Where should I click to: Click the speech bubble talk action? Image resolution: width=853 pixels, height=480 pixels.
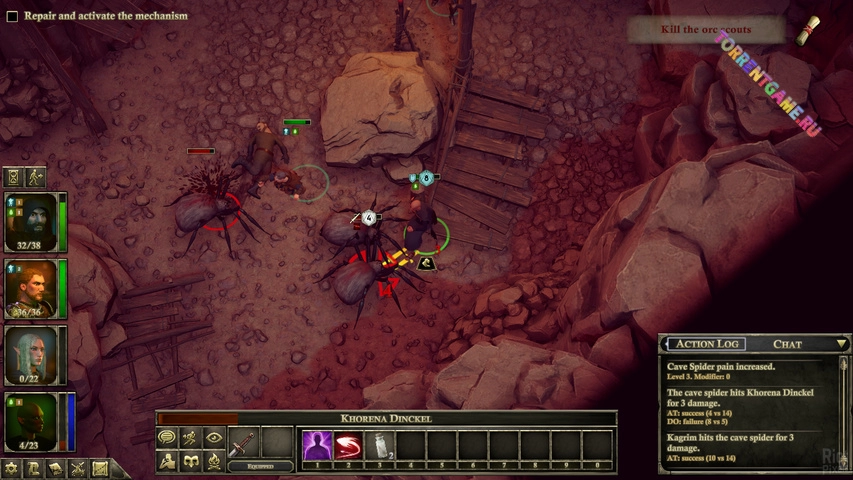(166, 438)
